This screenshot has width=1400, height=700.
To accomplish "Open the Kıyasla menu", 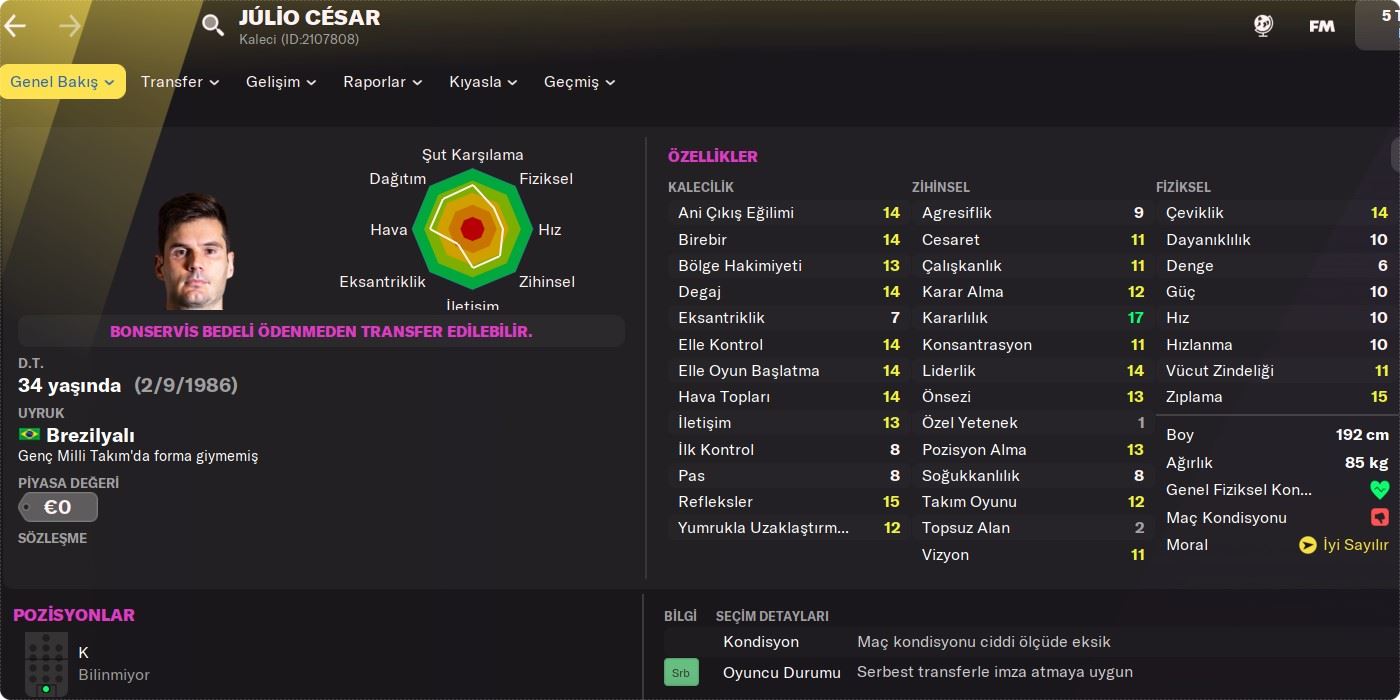I will pyautogui.click(x=483, y=82).
